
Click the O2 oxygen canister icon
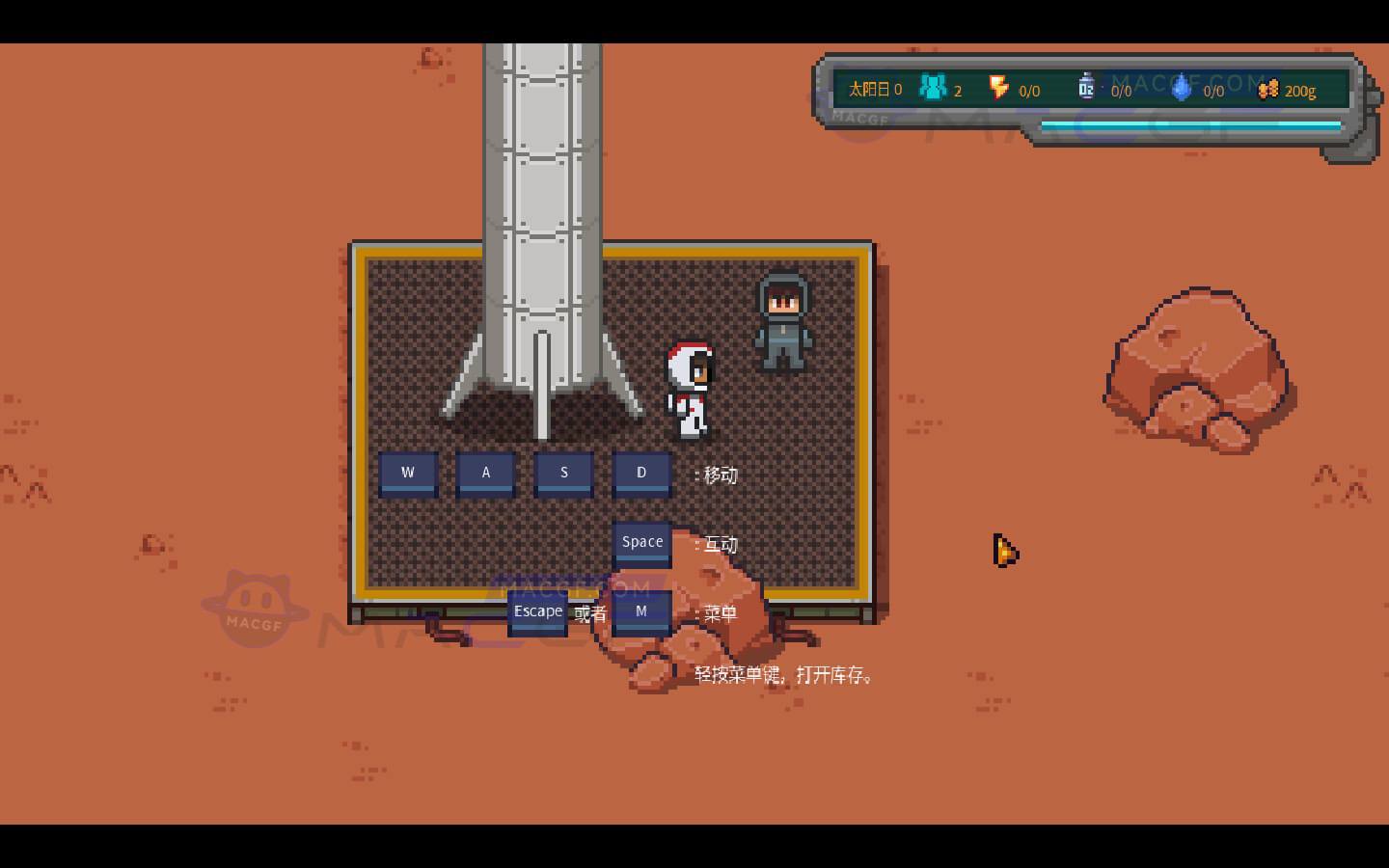(x=1087, y=86)
